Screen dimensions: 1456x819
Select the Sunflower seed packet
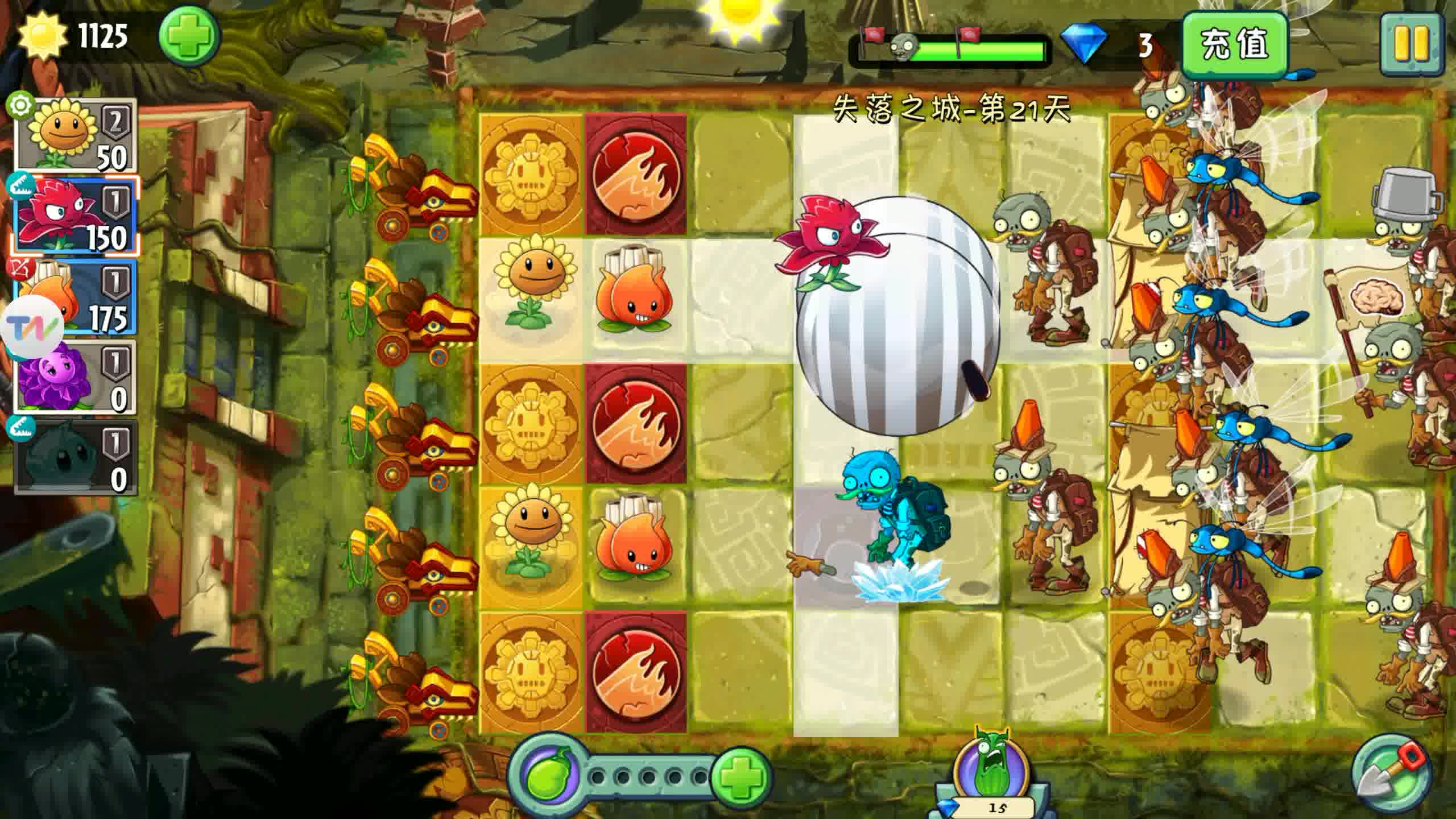pyautogui.click(x=76, y=135)
